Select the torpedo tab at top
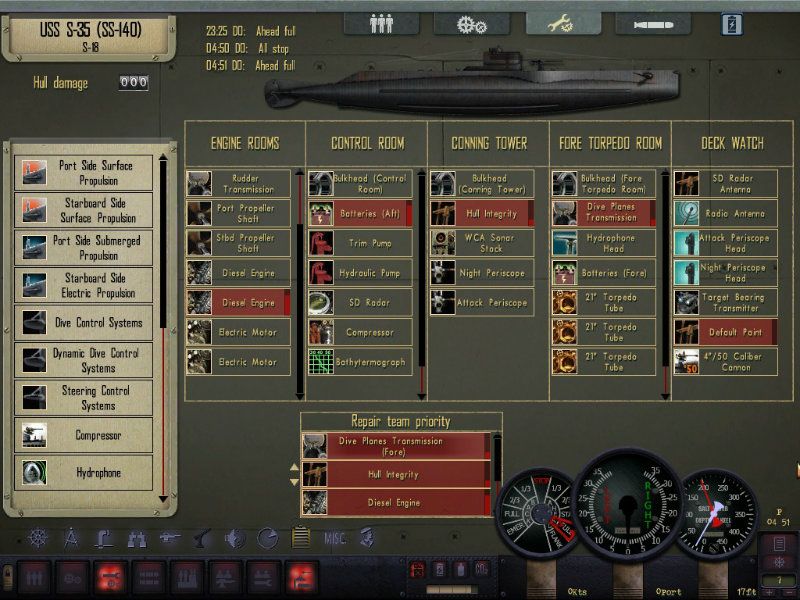800x600 pixels. (651, 24)
